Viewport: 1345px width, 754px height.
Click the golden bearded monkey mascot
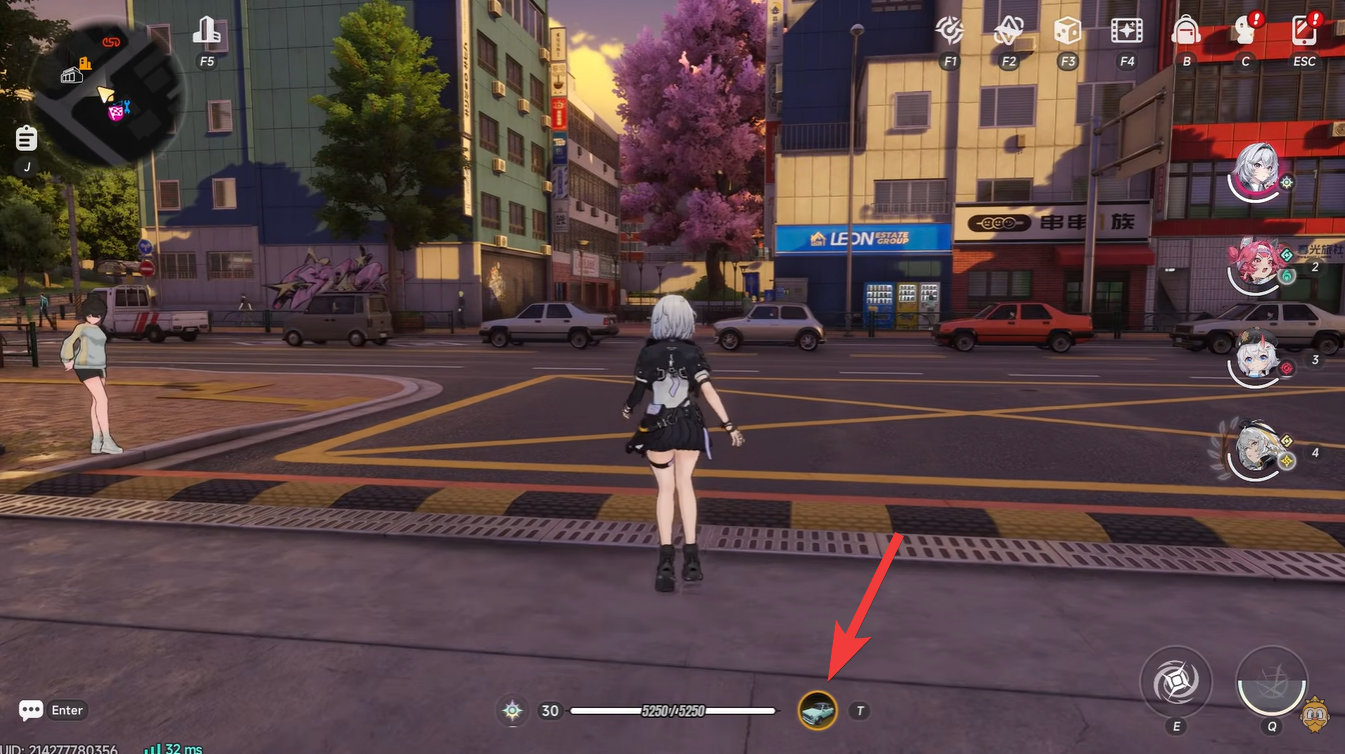click(x=1315, y=714)
